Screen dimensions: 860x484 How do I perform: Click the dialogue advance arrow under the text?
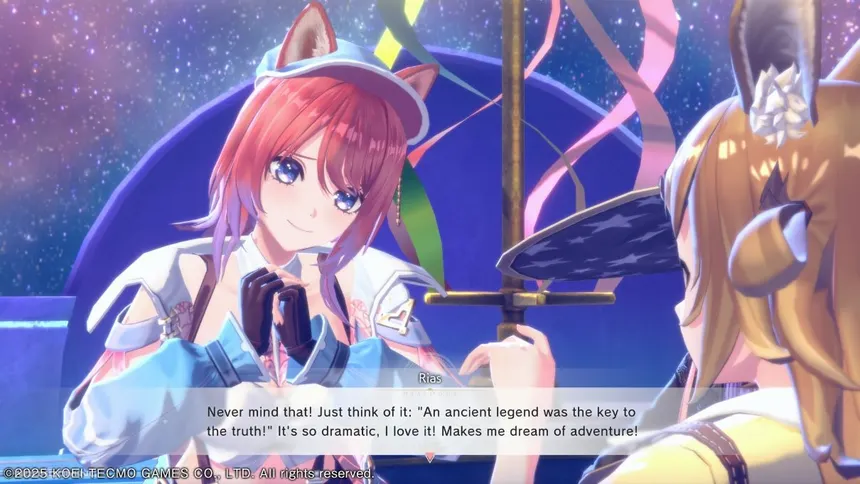click(x=430, y=457)
